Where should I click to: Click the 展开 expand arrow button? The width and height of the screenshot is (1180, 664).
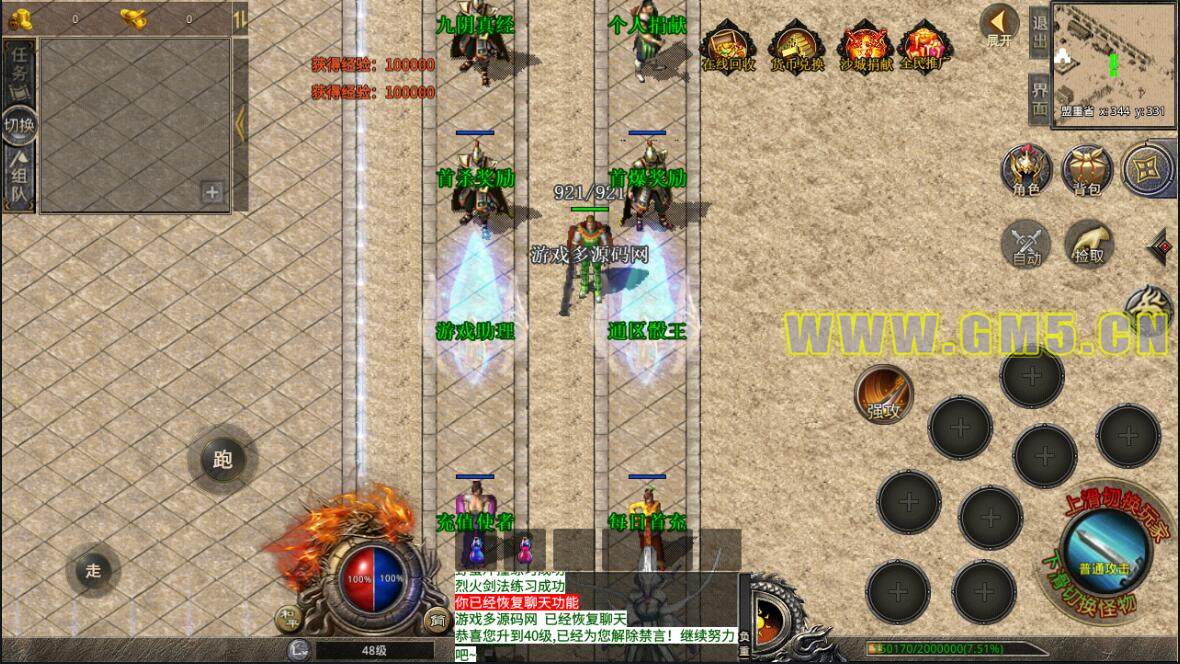coord(998,25)
